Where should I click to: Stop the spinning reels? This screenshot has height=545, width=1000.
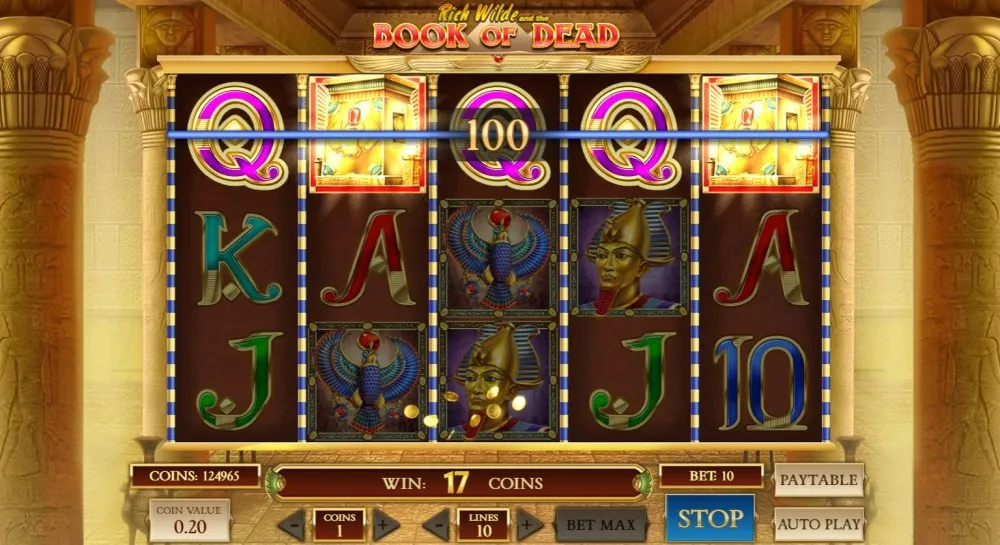tap(710, 519)
